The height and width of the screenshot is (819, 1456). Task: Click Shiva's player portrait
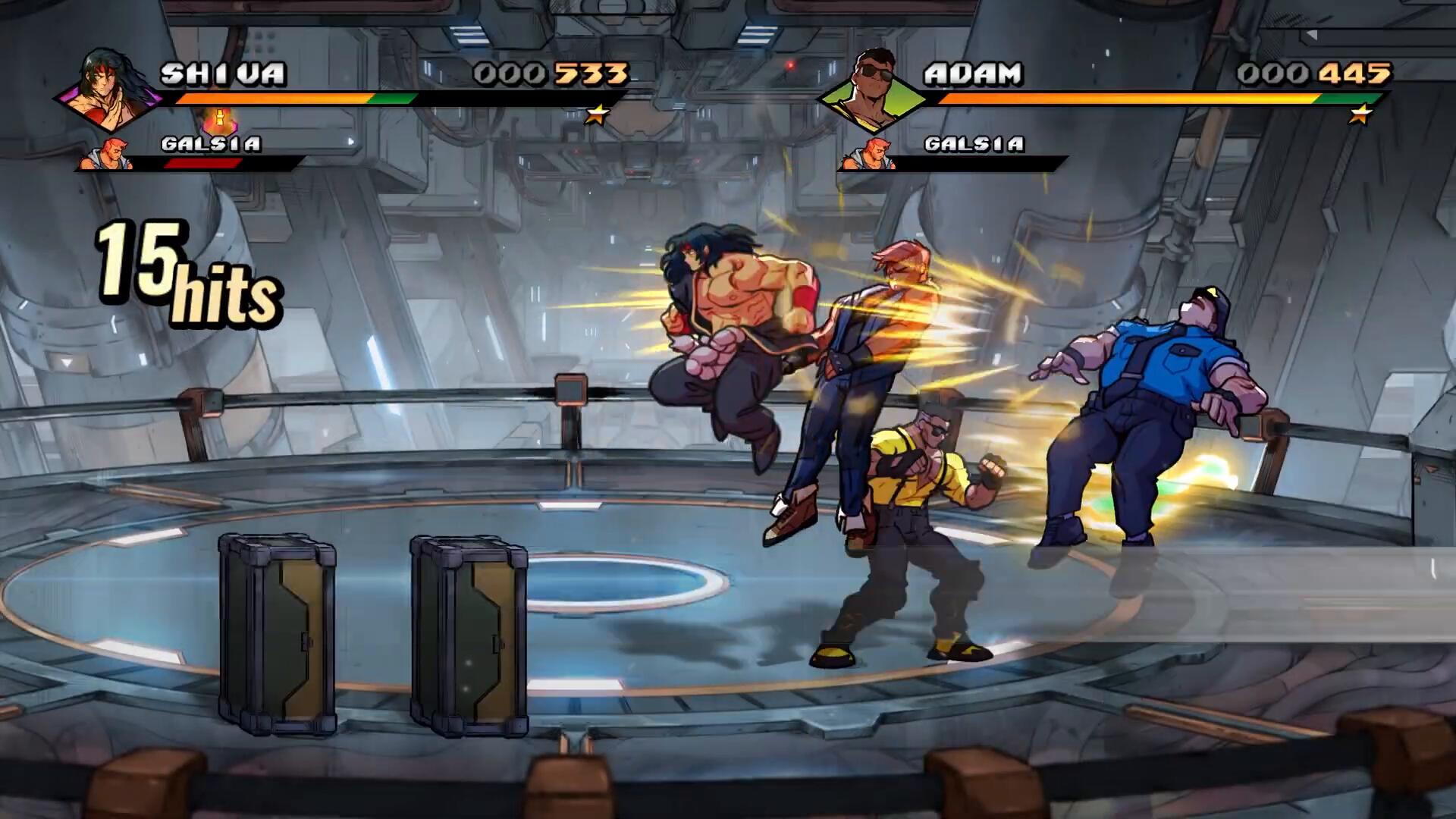click(x=108, y=89)
